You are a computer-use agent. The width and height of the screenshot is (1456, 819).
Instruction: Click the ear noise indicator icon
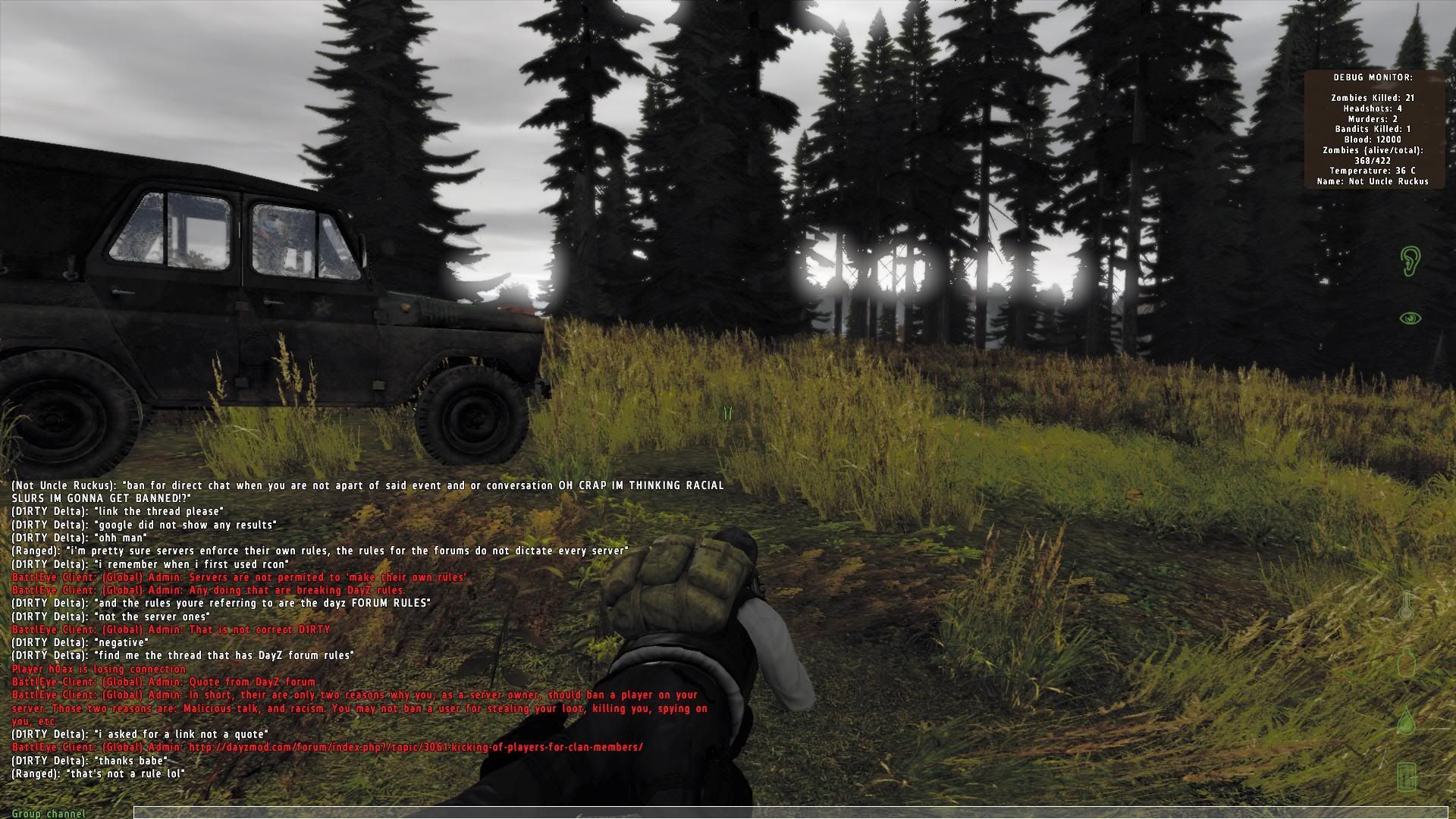point(1409,261)
